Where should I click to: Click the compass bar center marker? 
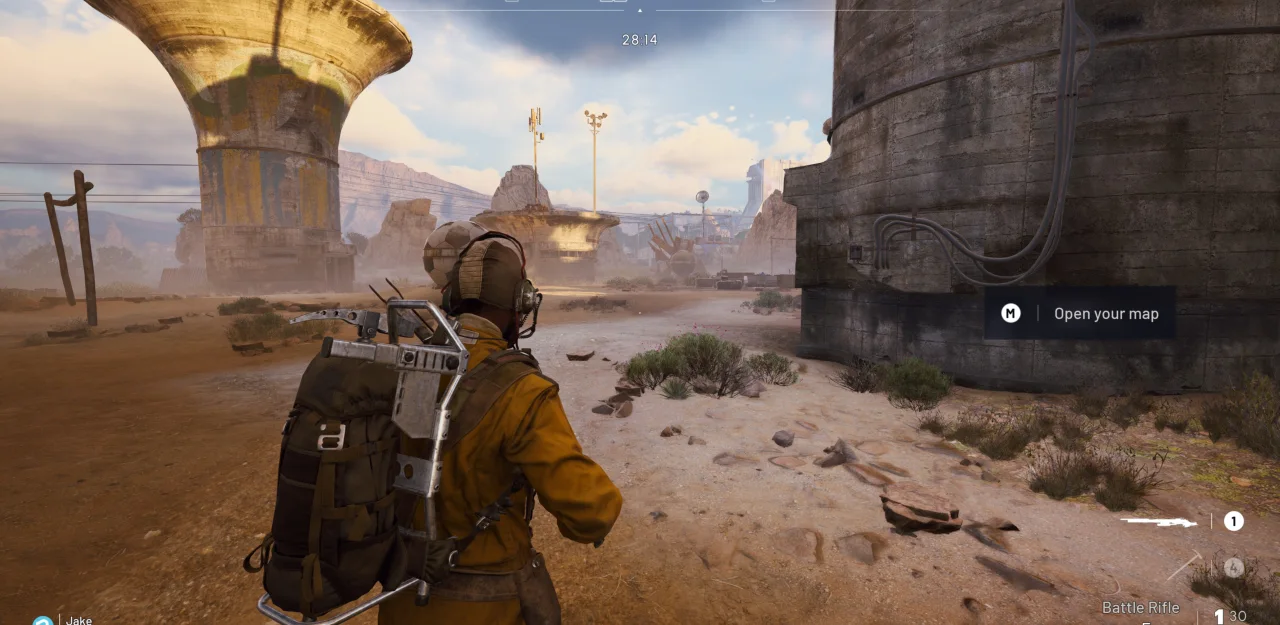tap(640, 11)
